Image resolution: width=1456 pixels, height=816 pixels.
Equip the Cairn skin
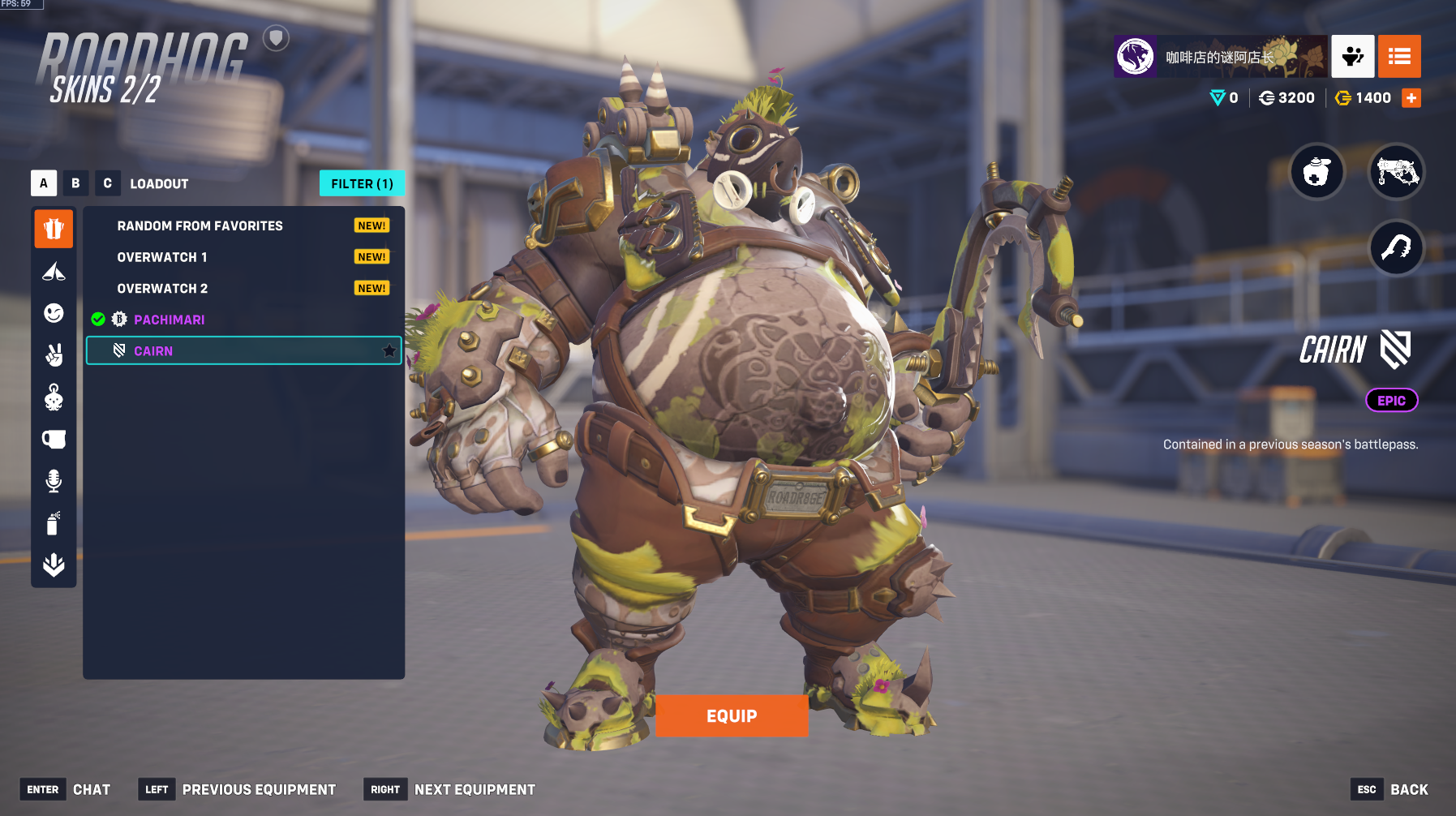731,715
